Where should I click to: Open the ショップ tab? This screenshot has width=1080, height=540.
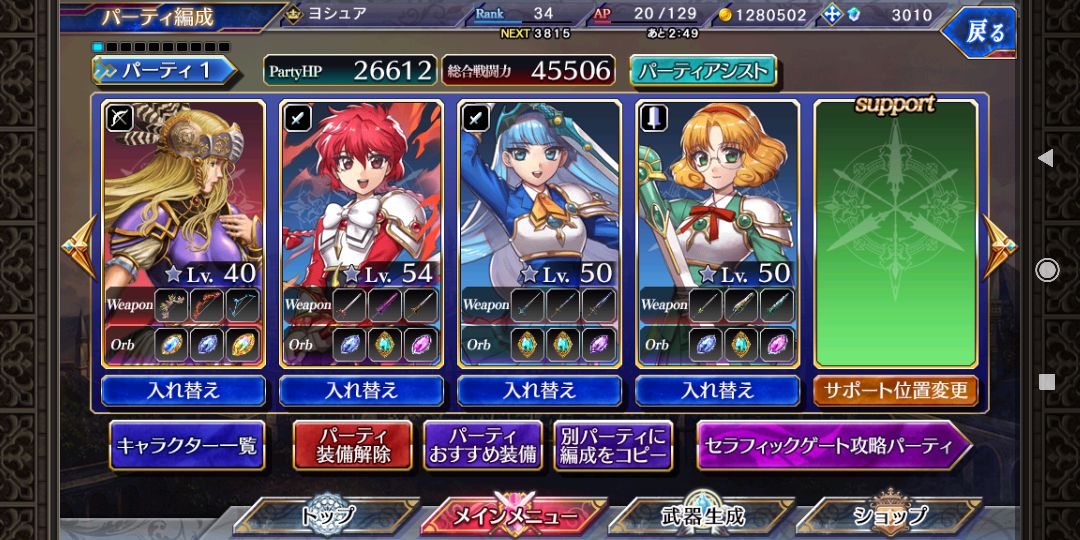pos(889,516)
